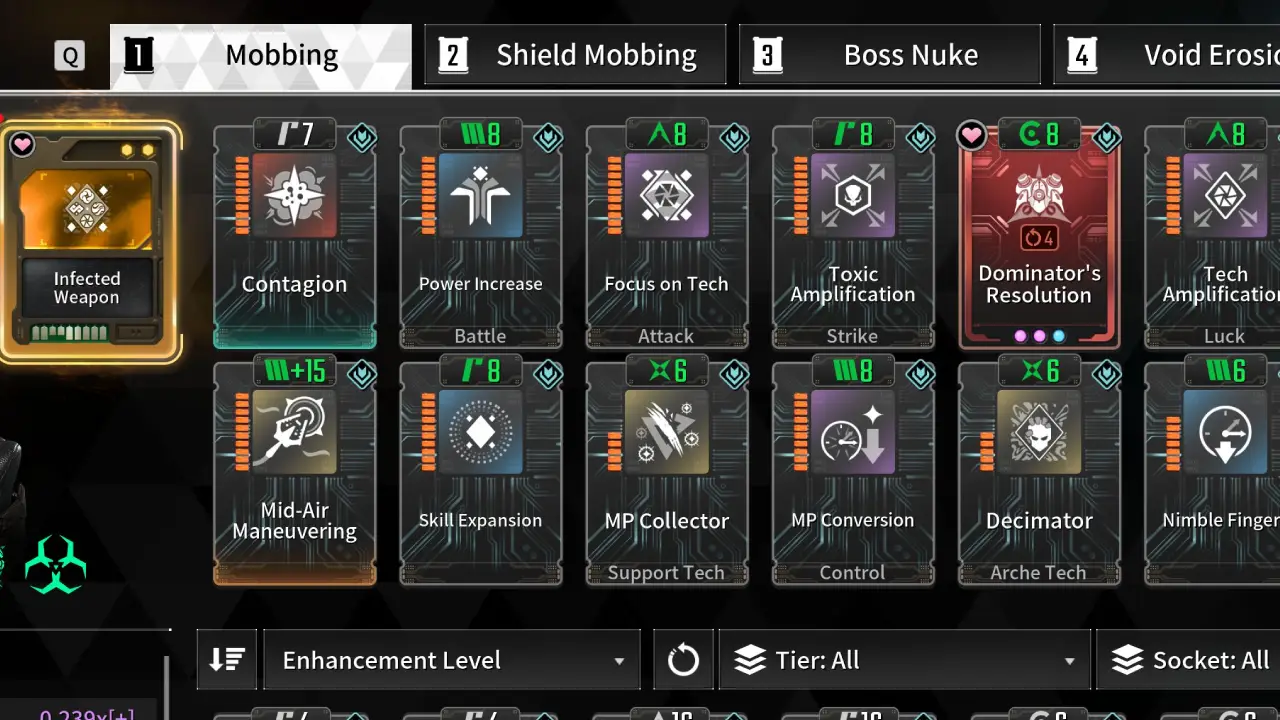Pick the Focus on Tech module

(x=666, y=238)
